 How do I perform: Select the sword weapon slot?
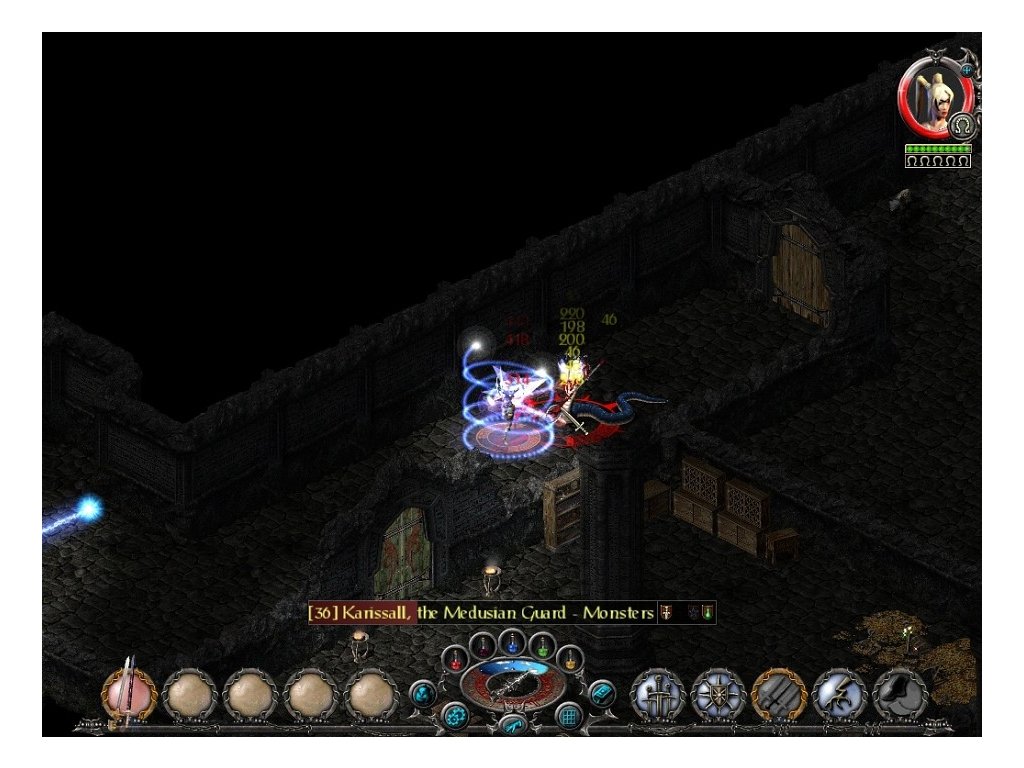click(130, 692)
